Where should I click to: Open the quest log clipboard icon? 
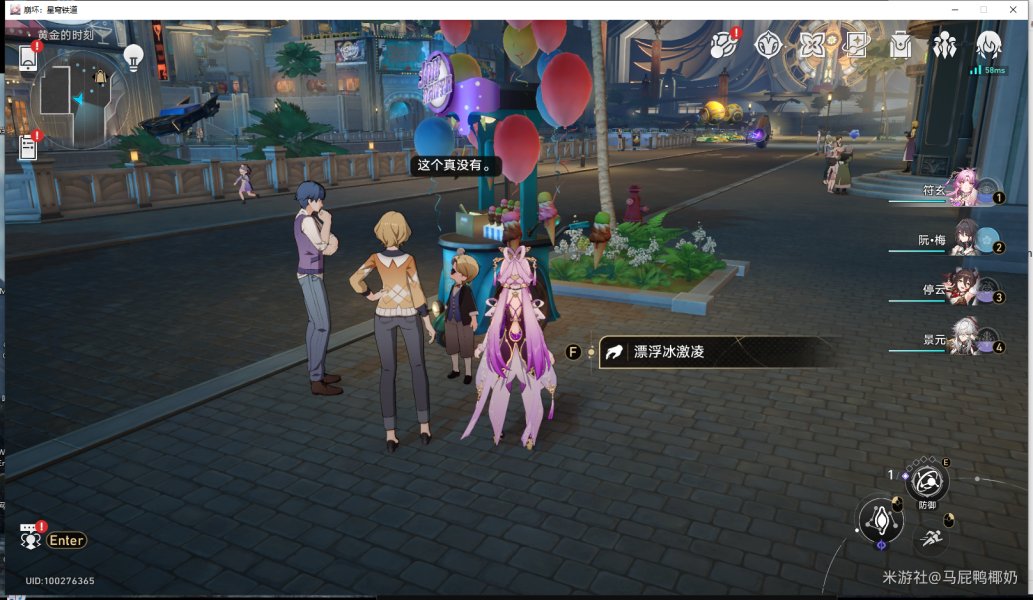pos(28,148)
